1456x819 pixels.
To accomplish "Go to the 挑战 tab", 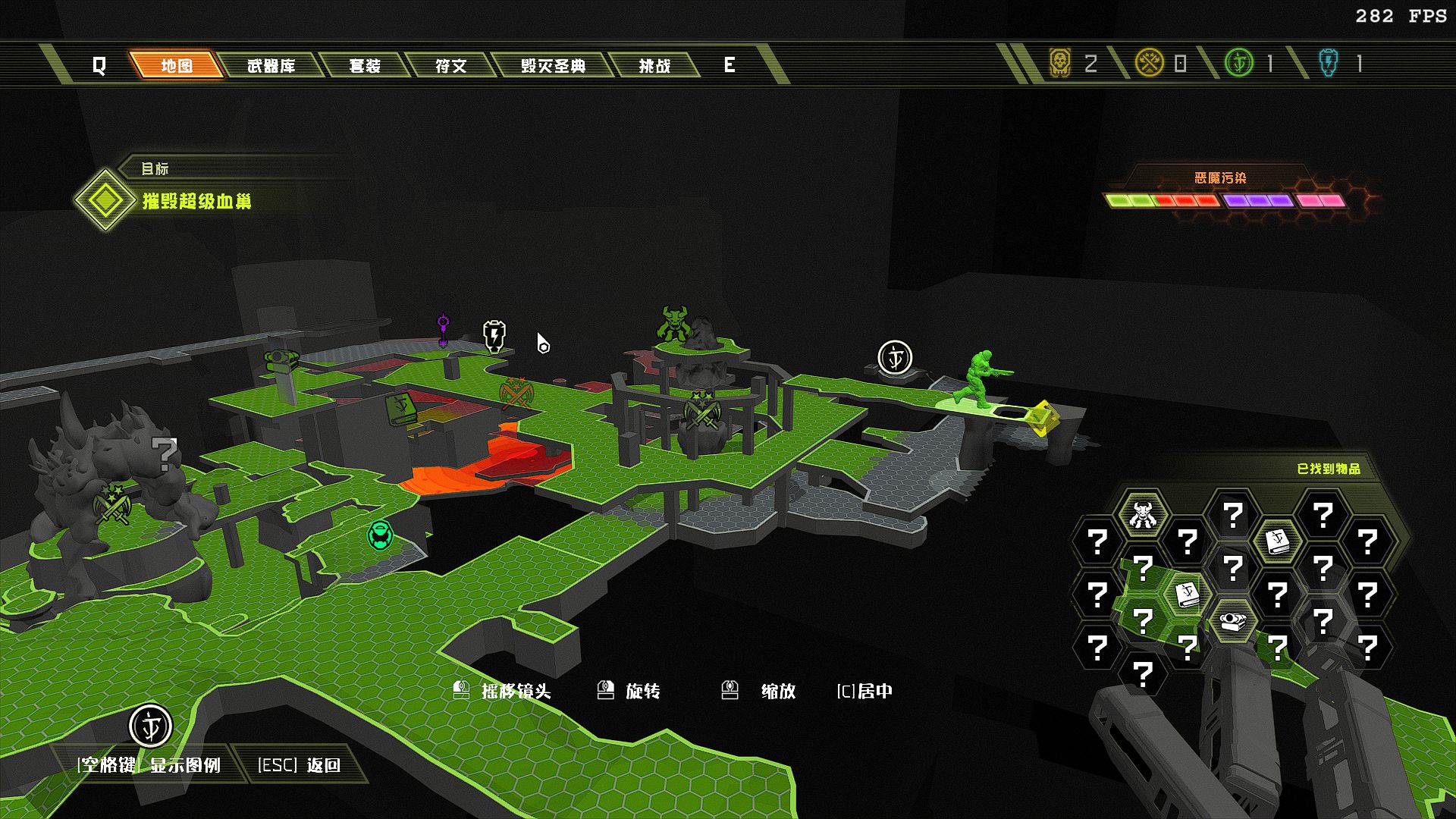I will click(654, 66).
